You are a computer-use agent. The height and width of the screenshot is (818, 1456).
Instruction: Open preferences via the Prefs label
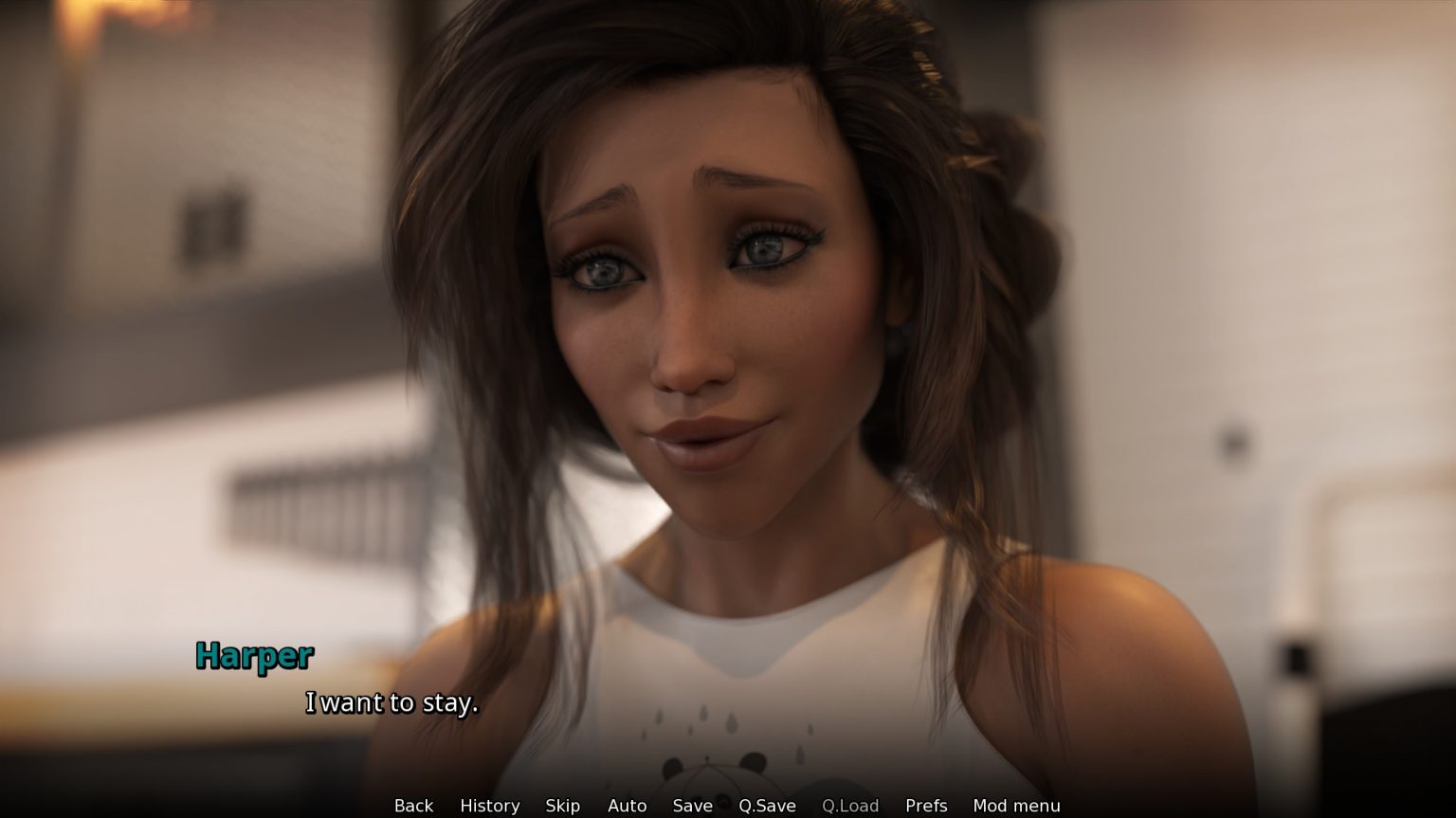click(x=925, y=805)
